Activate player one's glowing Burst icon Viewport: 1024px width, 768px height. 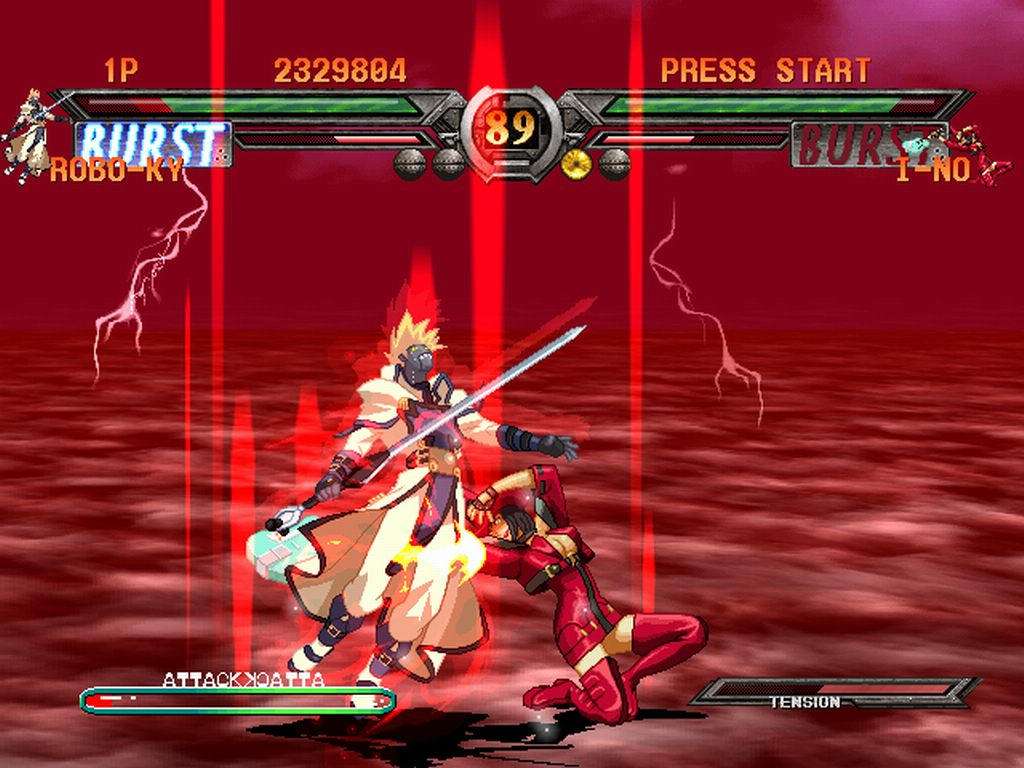pos(153,143)
